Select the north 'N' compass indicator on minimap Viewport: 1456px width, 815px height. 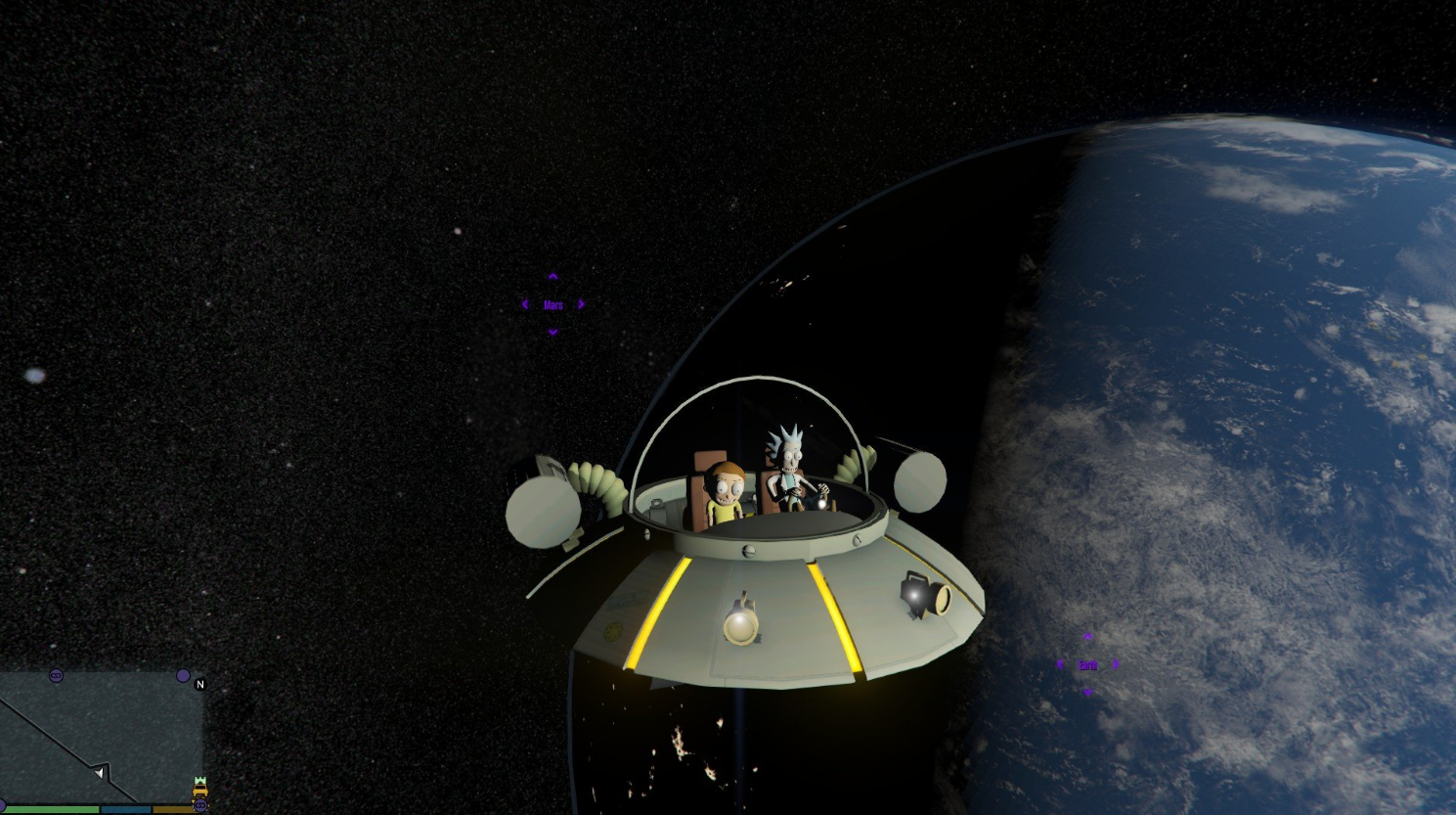point(200,685)
